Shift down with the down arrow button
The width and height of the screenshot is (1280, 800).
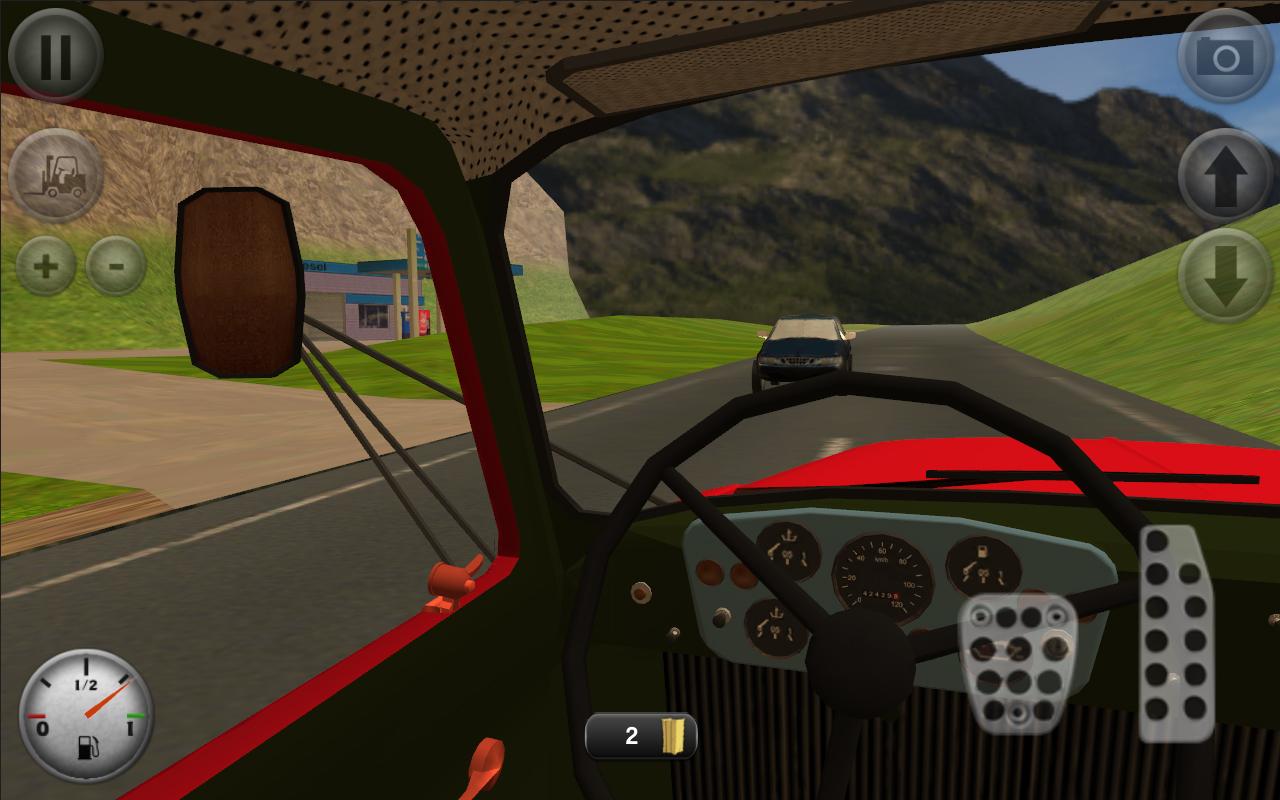click(x=1225, y=276)
